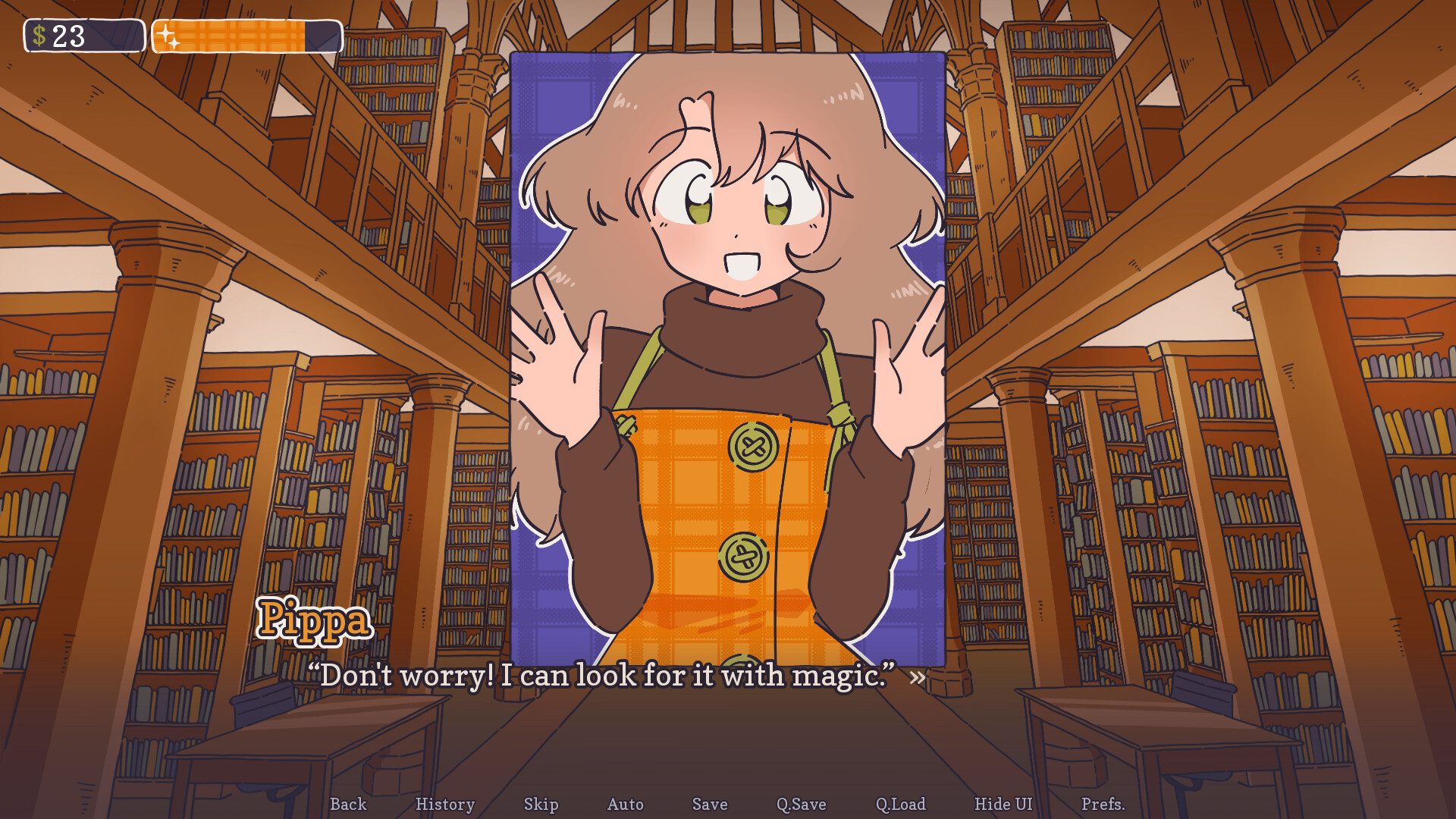Quick load using Q.Load

(x=900, y=805)
